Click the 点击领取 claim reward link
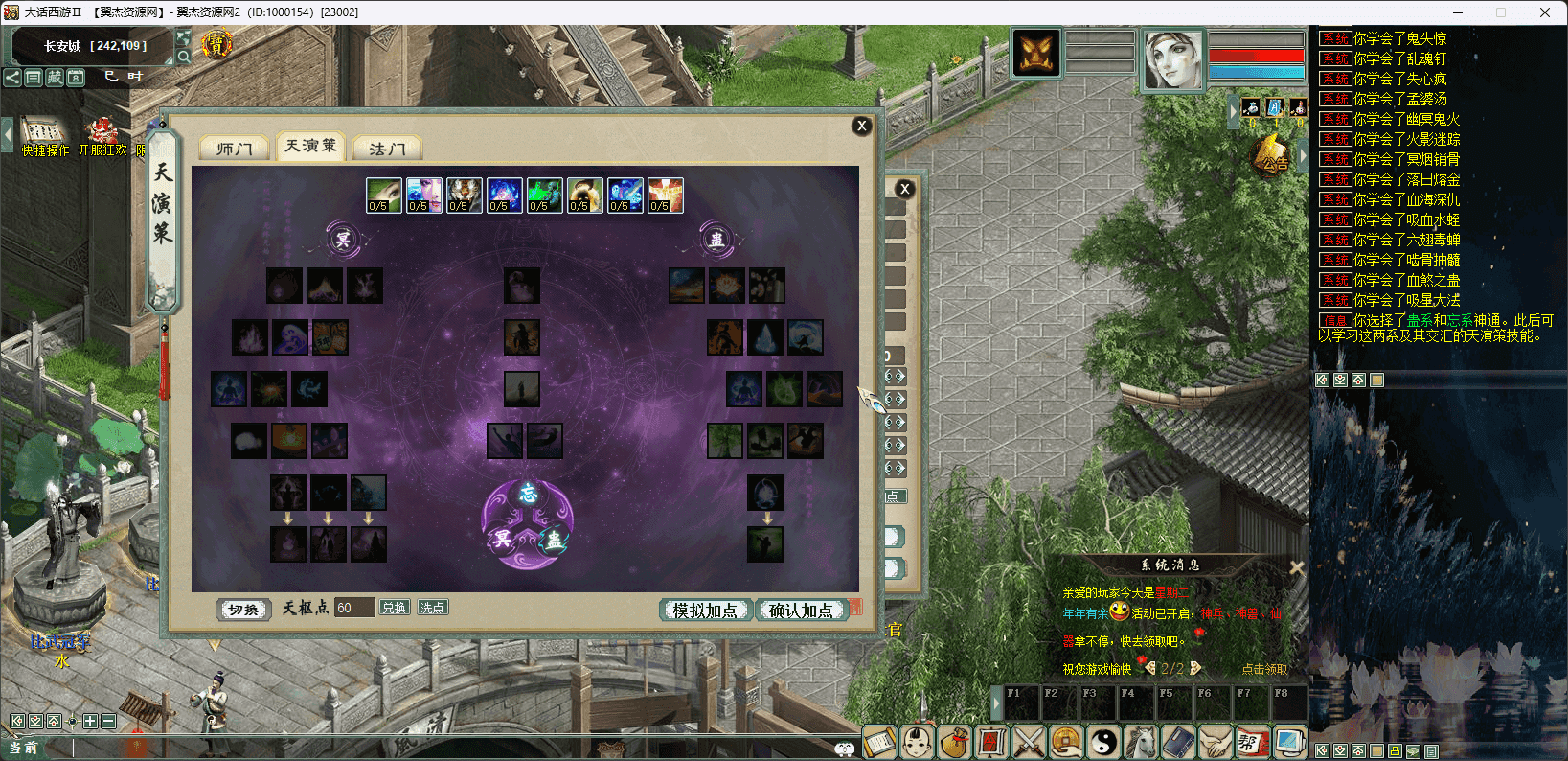This screenshot has height=761, width=1568. pyautogui.click(x=1264, y=669)
